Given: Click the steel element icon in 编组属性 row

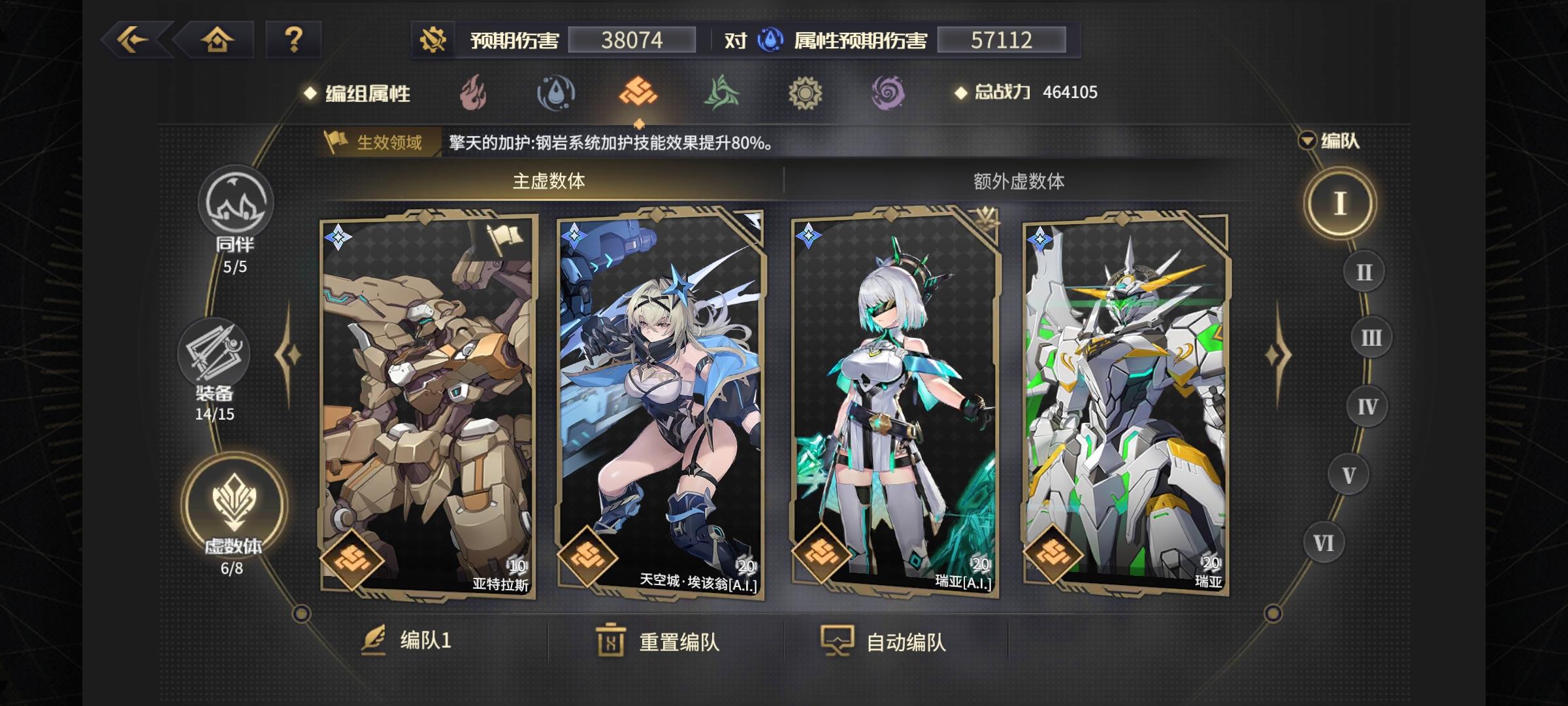Looking at the screenshot, I should tap(637, 93).
